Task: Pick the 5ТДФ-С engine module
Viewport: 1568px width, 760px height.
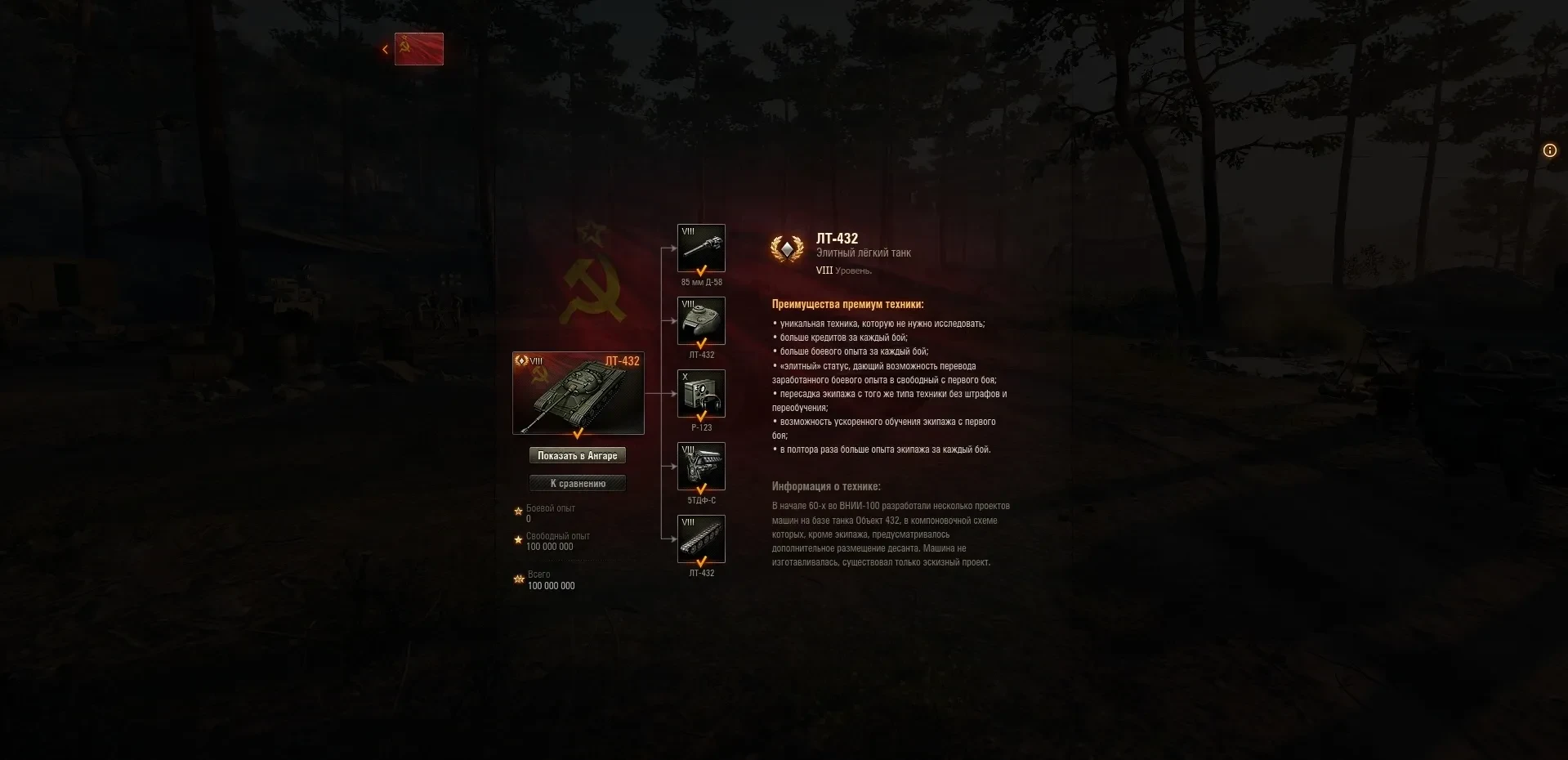Action: click(701, 467)
